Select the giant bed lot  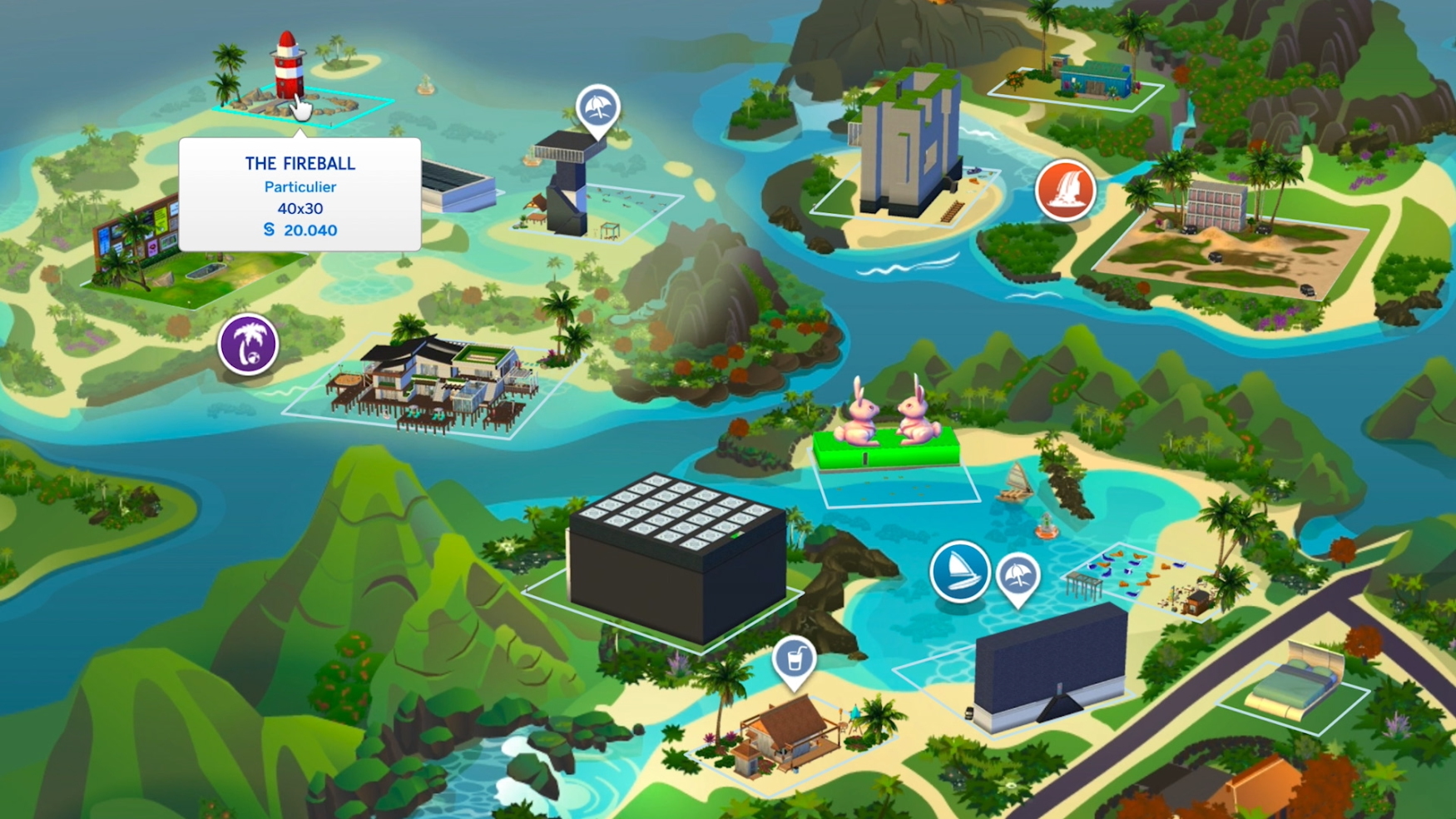click(1295, 682)
